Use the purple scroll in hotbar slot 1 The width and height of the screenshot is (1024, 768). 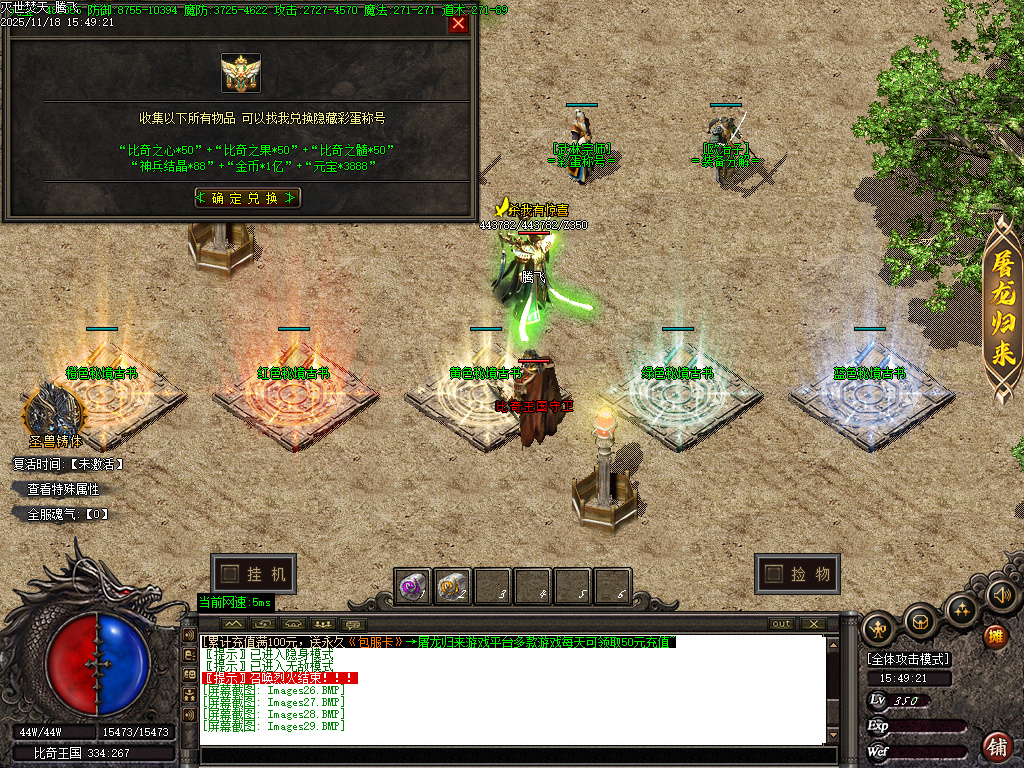412,586
